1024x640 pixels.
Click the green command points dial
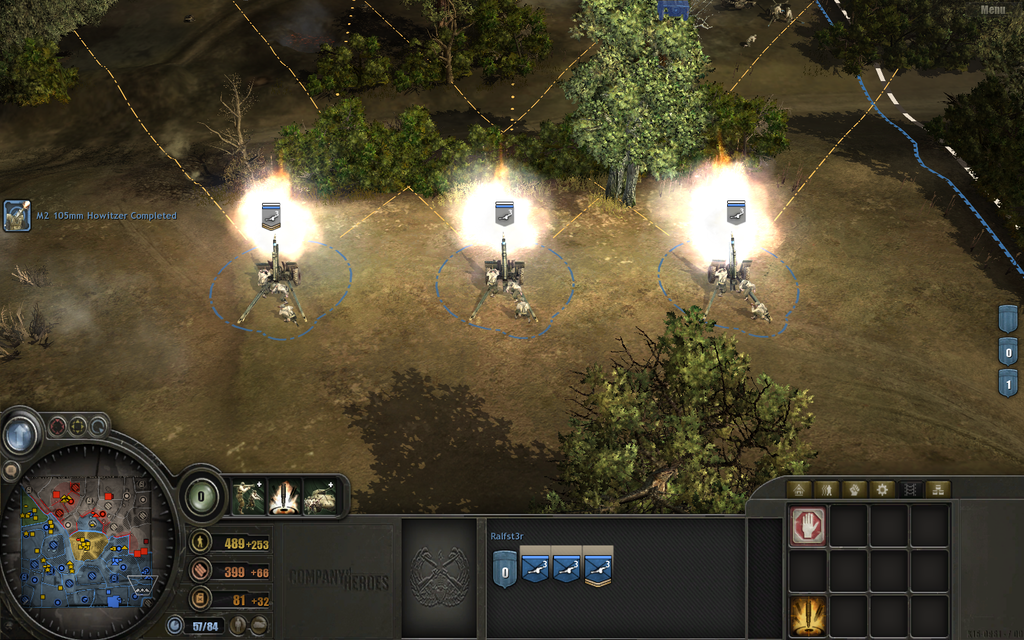203,494
